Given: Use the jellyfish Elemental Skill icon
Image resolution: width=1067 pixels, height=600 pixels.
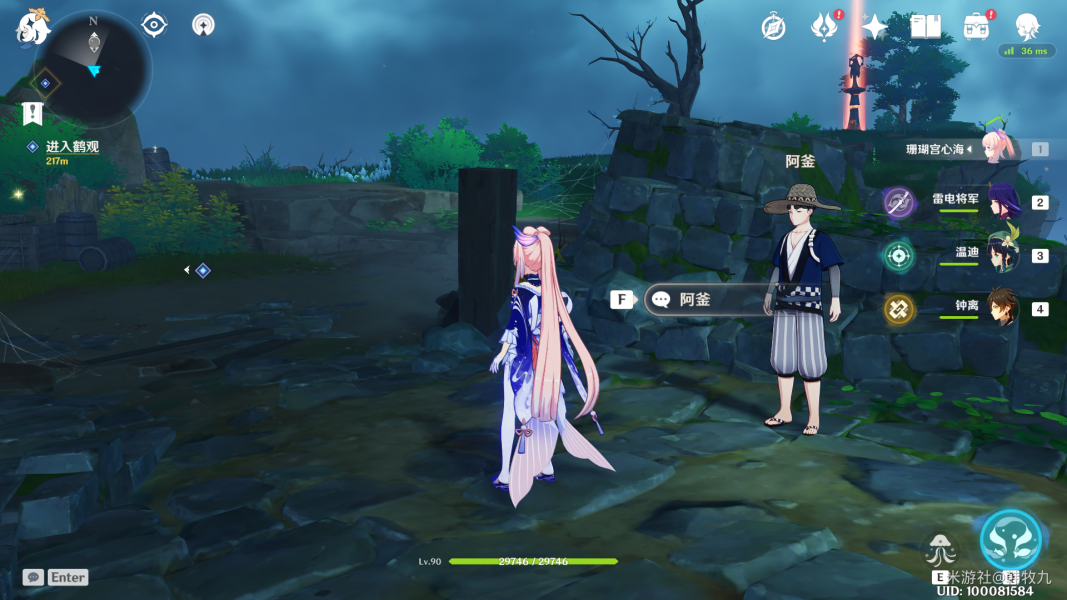Looking at the screenshot, I should (941, 552).
